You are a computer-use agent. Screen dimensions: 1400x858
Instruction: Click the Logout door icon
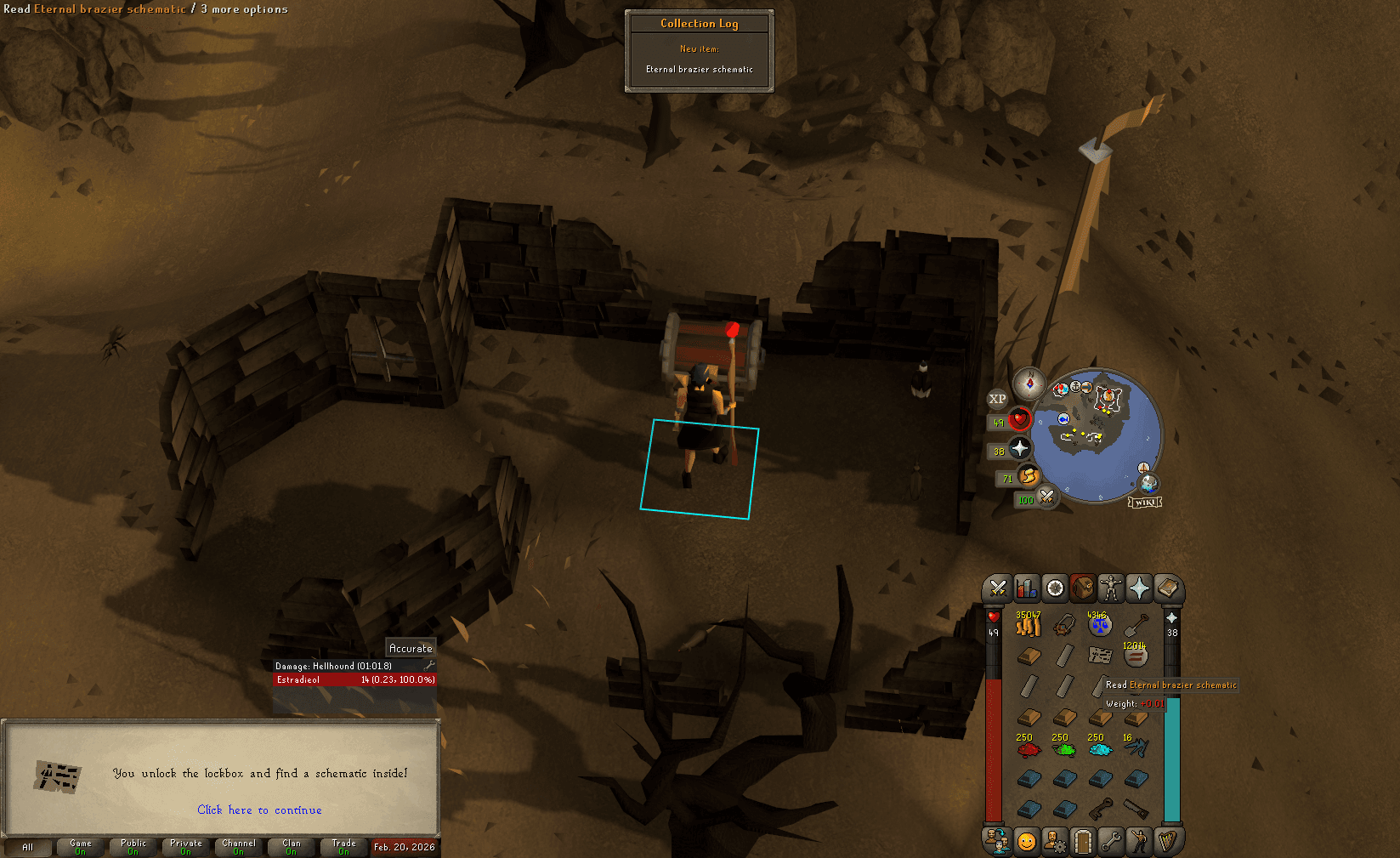[1083, 841]
